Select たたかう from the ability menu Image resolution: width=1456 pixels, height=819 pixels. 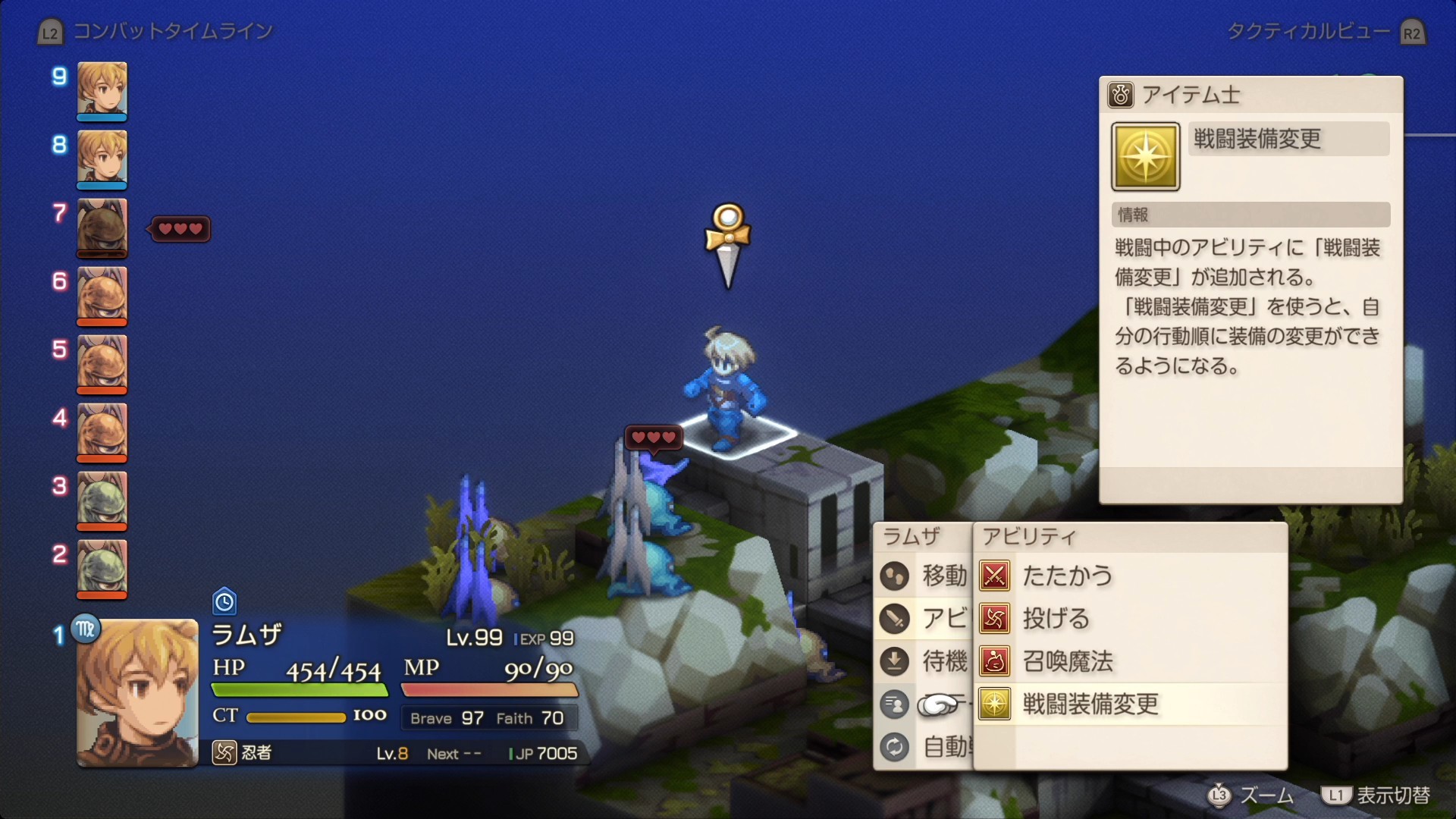[1066, 576]
